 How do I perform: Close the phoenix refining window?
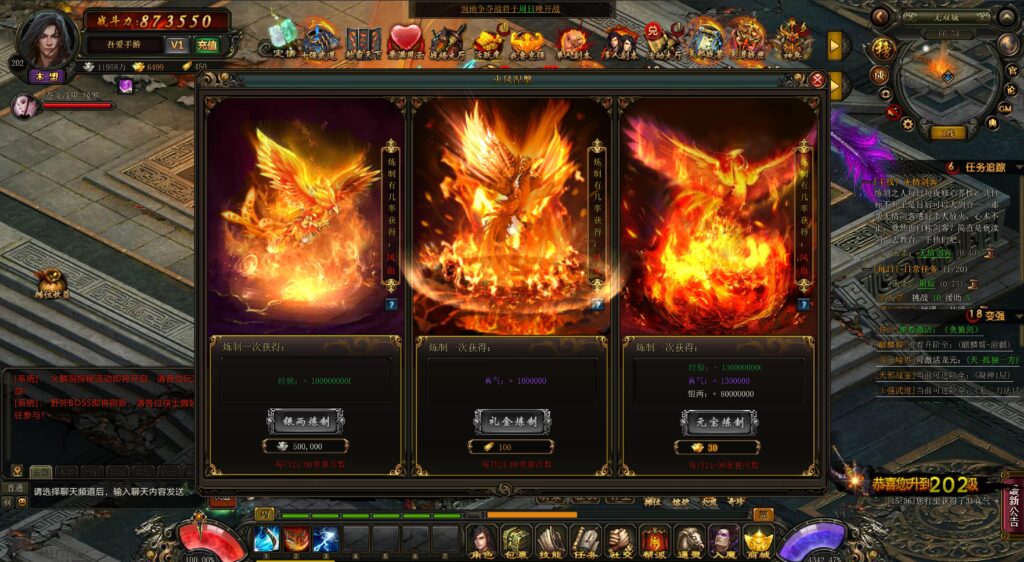pyautogui.click(x=817, y=80)
